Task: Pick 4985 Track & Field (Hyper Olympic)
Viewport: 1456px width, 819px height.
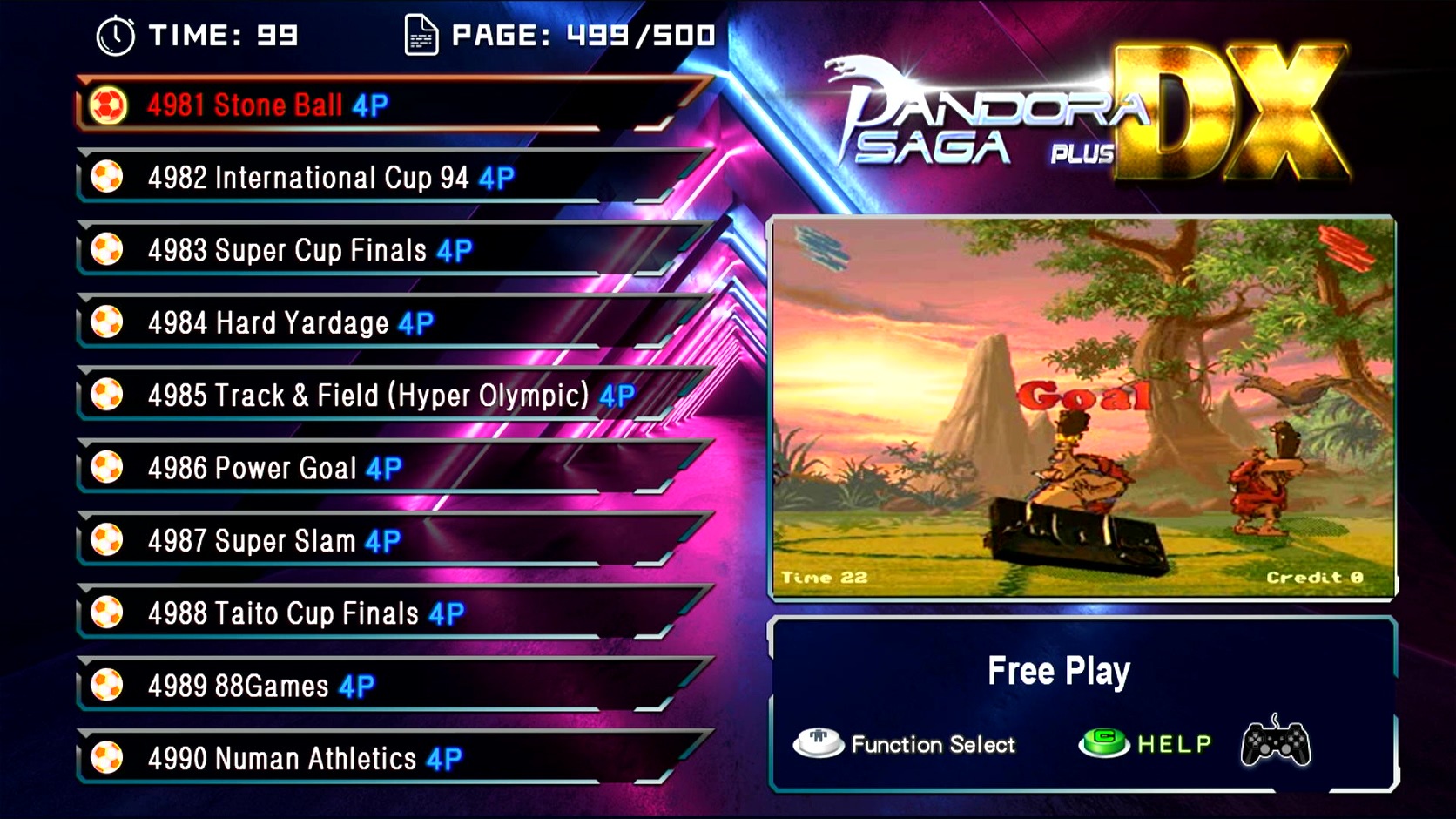Action: 390,396
